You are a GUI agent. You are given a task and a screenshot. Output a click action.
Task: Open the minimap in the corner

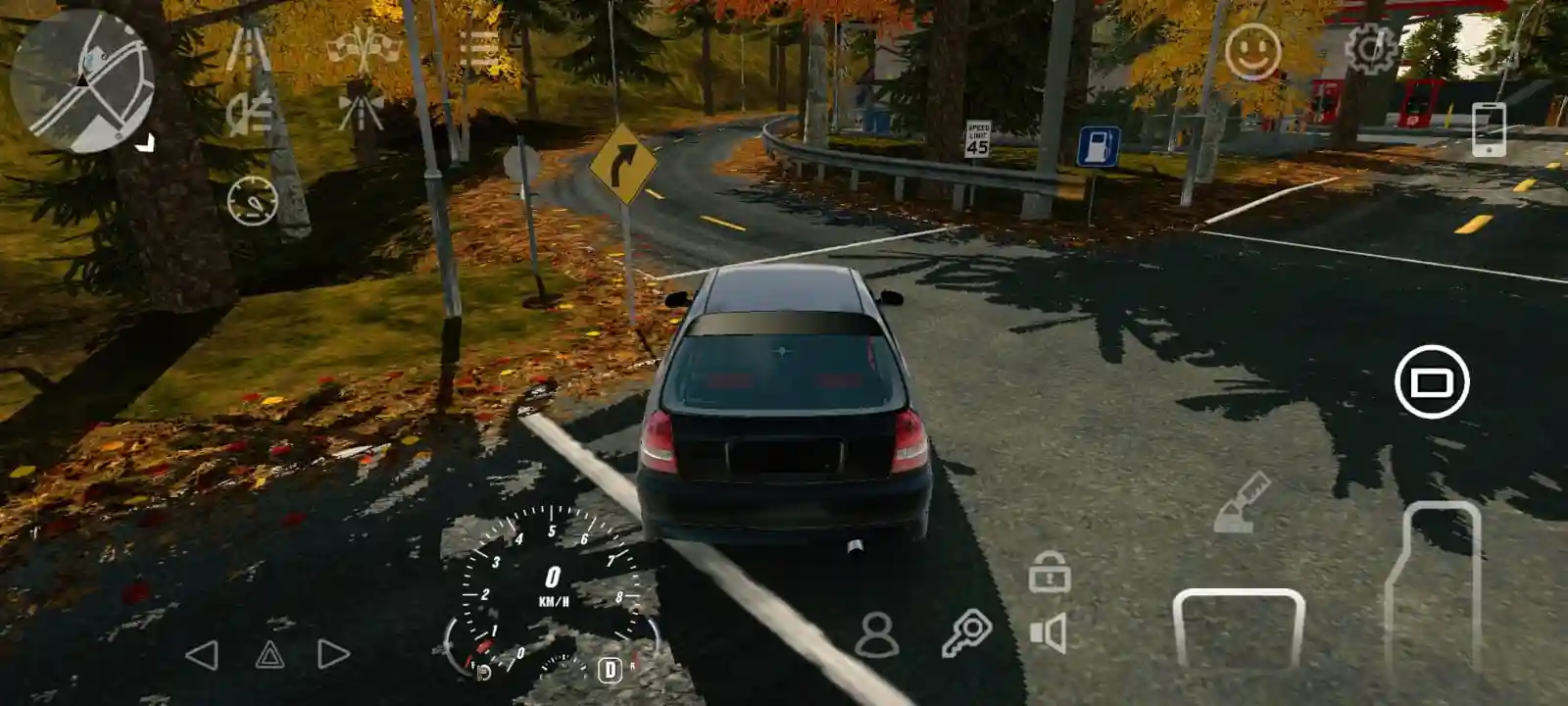pyautogui.click(x=83, y=83)
